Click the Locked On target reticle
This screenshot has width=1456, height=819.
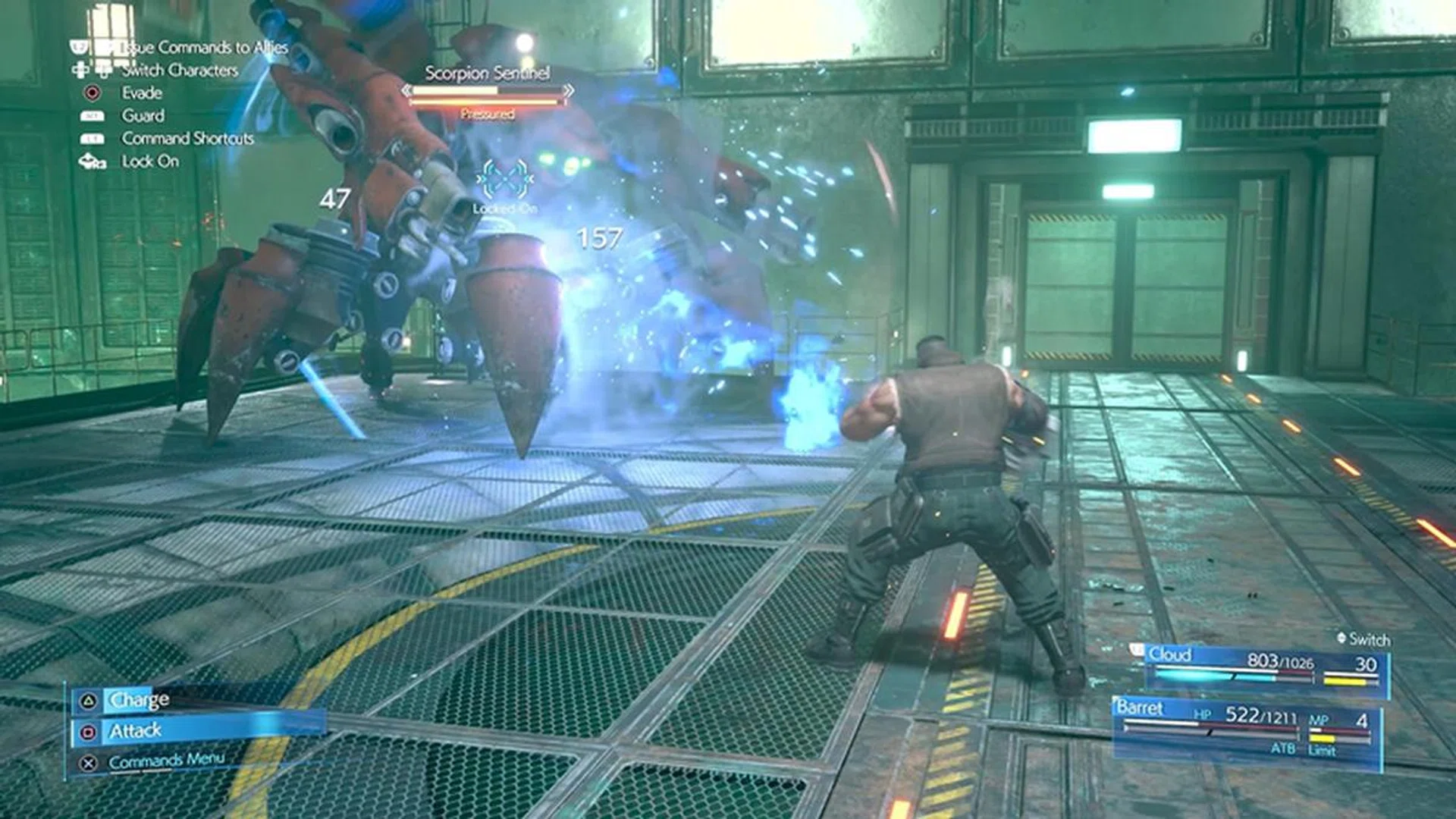505,182
